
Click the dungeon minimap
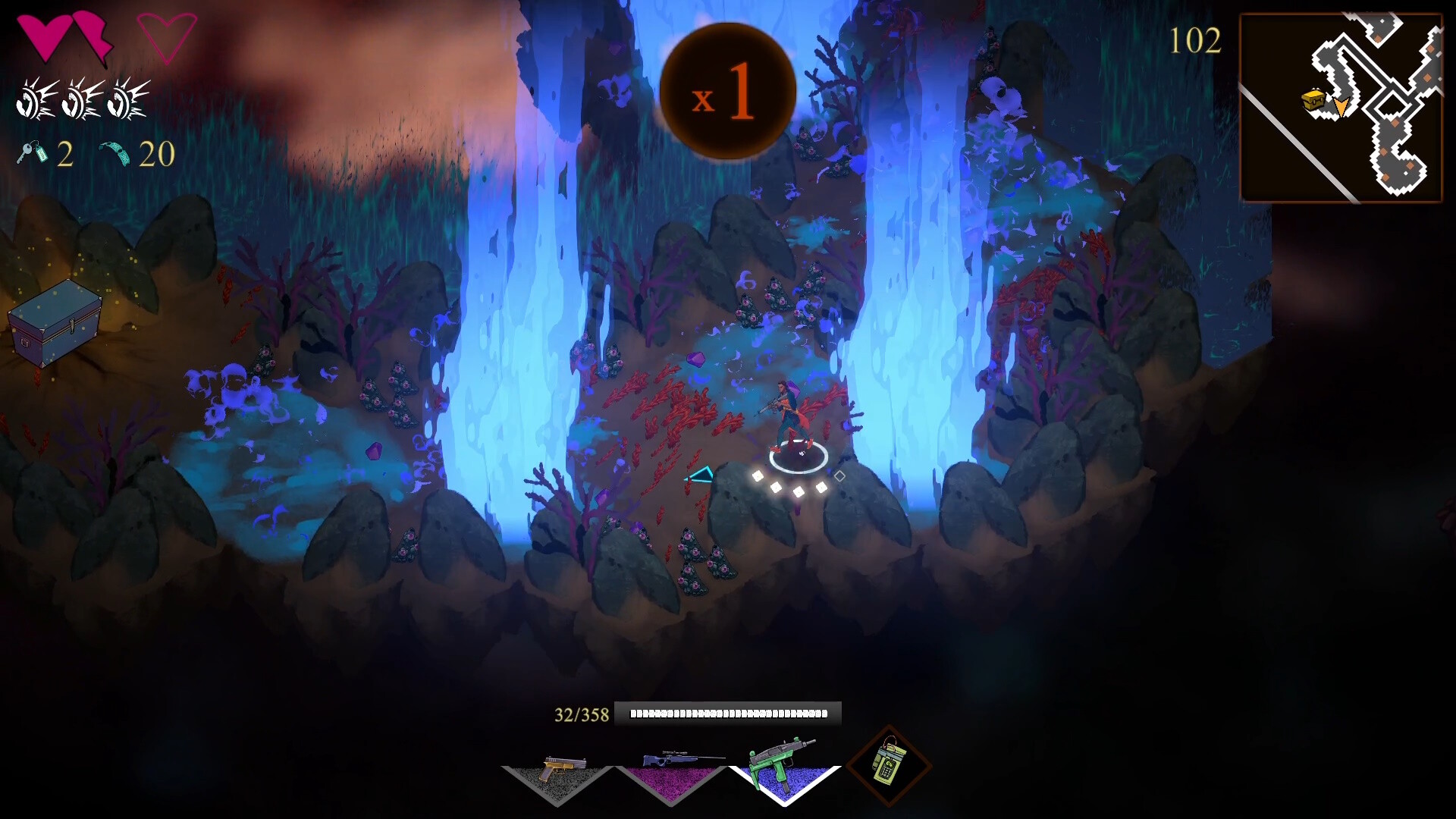click(x=1341, y=108)
